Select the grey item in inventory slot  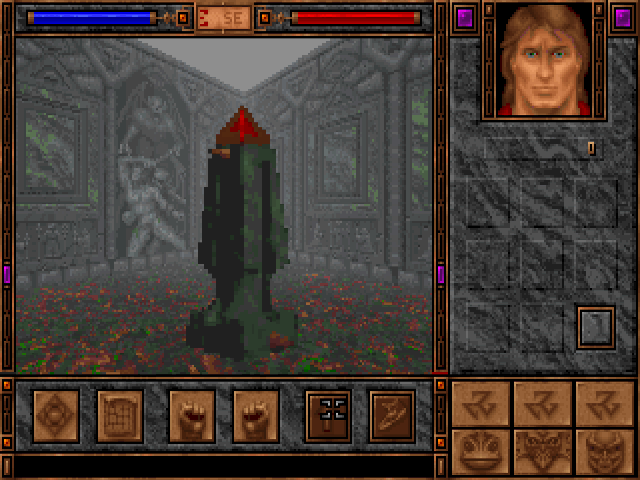click(x=596, y=327)
